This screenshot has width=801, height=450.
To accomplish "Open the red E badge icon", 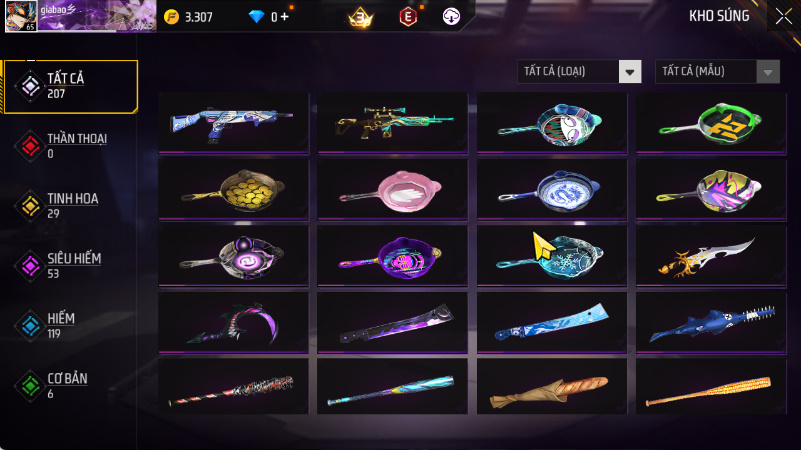I will (x=407, y=17).
